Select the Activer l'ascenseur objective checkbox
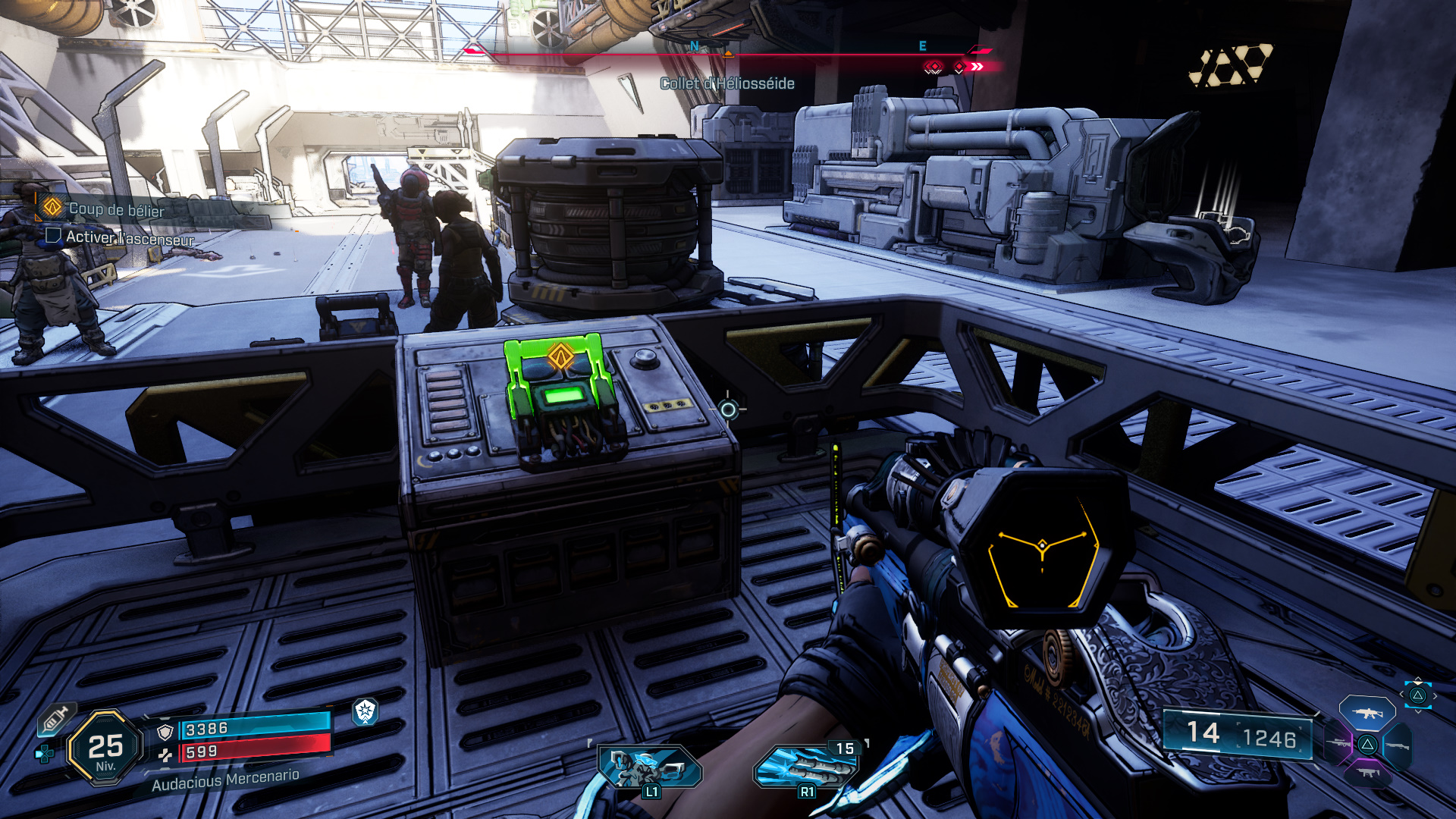Screen dimensions: 1456x819 click(x=53, y=236)
